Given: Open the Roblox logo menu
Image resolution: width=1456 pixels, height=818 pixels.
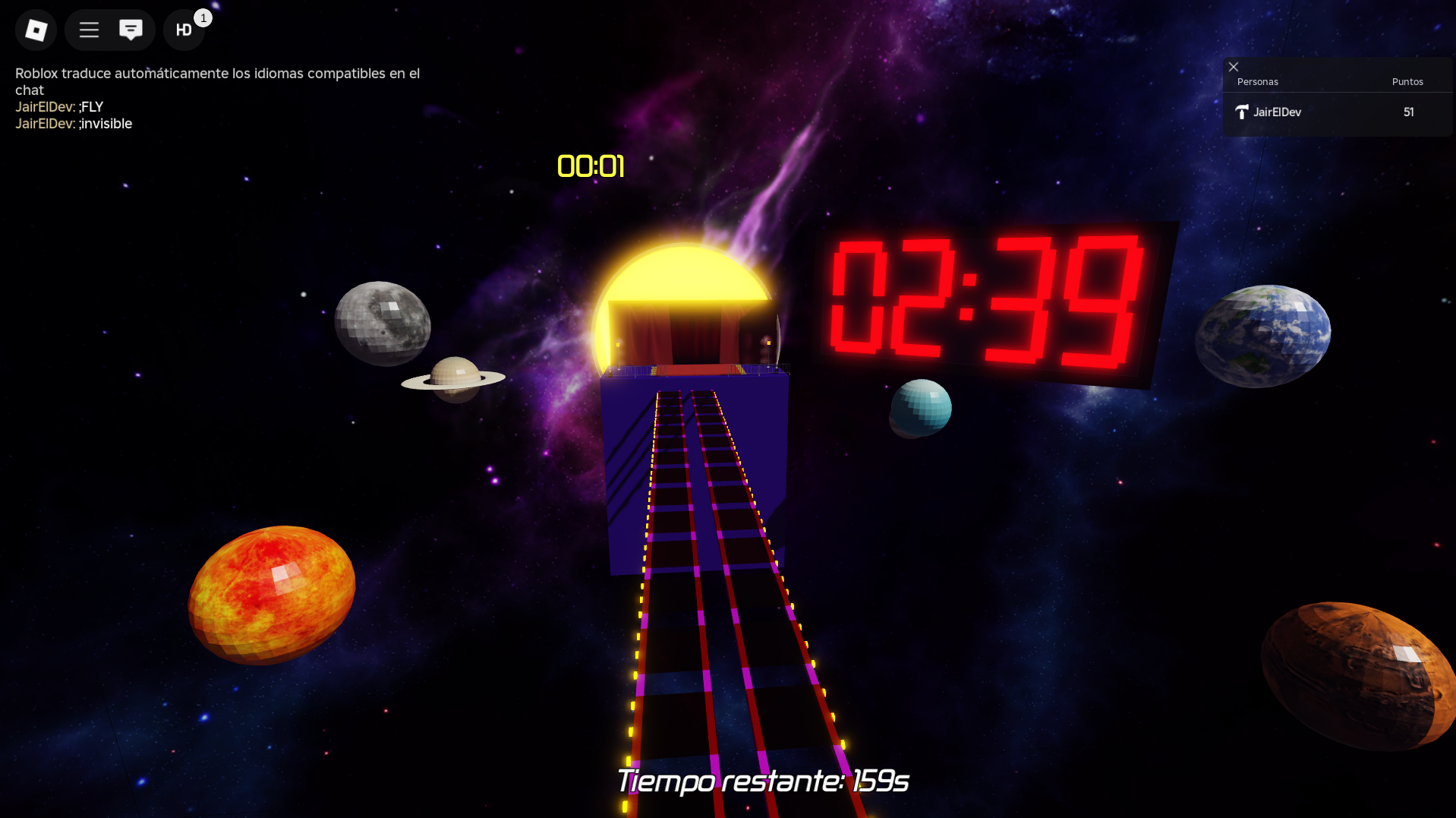Looking at the screenshot, I should click(x=36, y=30).
